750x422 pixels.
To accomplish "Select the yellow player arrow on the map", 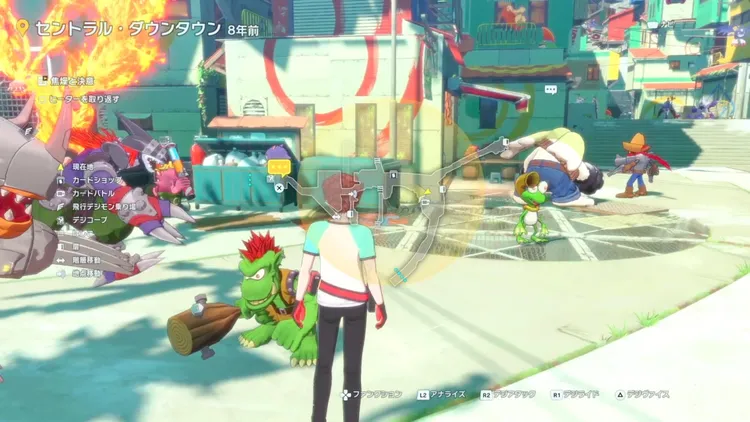I will (427, 190).
